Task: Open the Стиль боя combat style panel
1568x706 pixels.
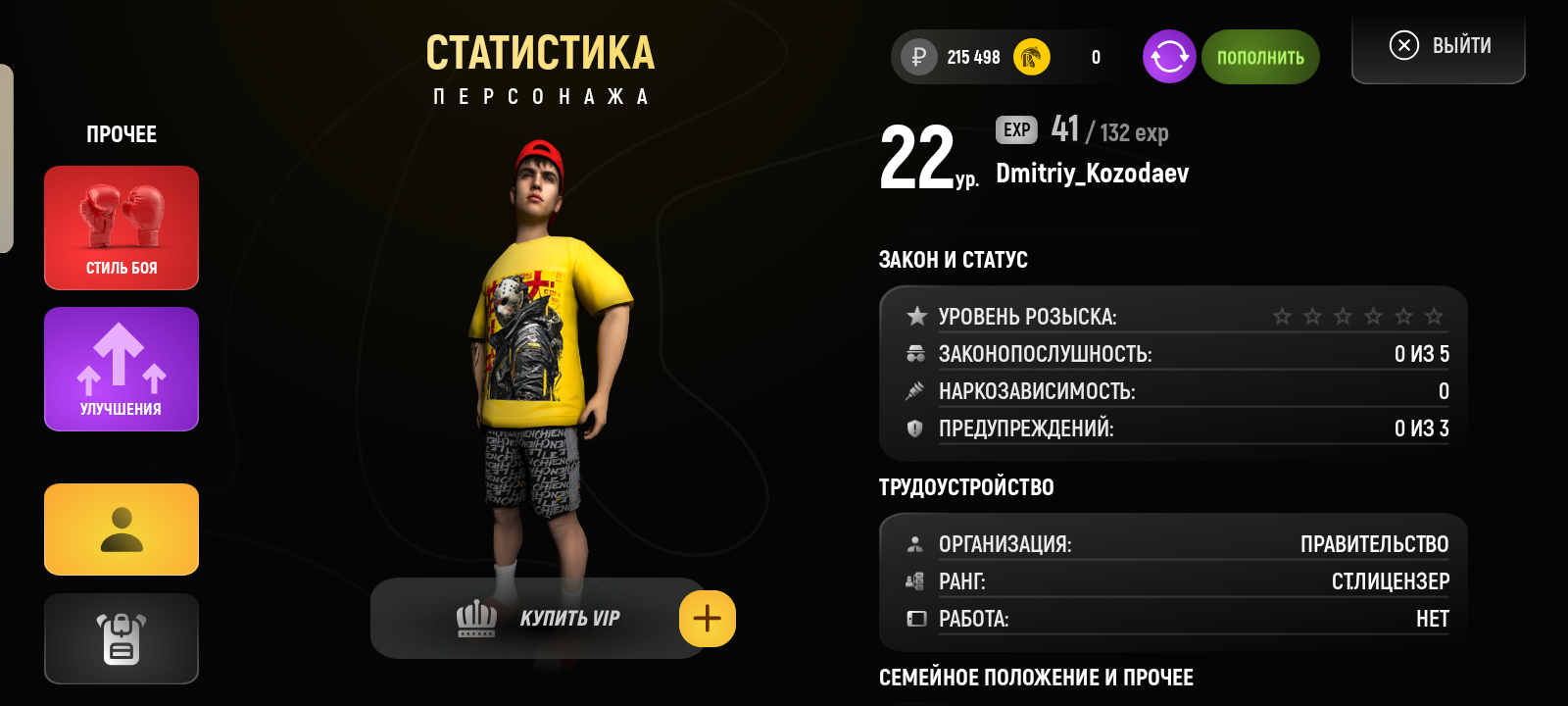Action: [121, 227]
